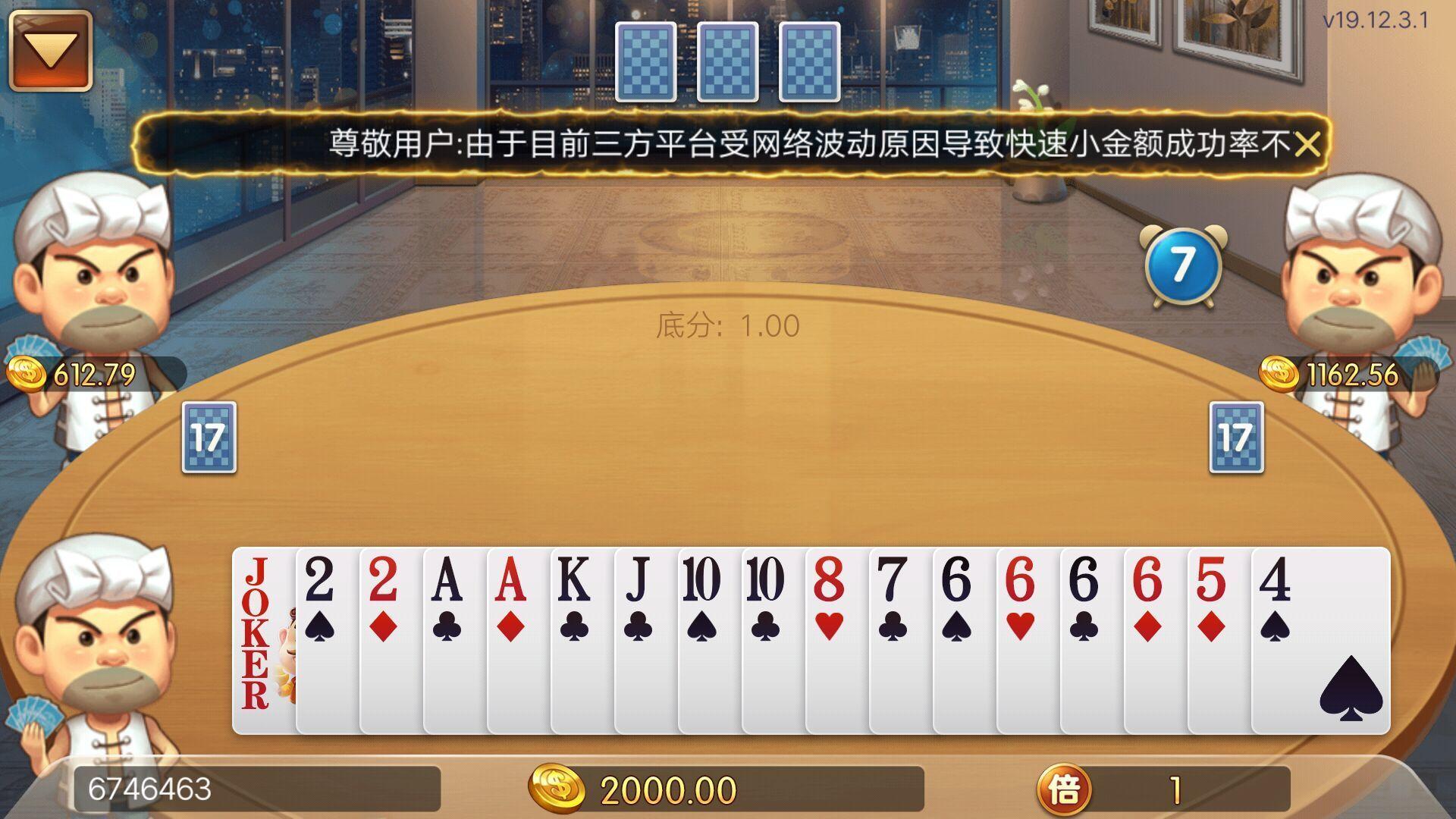1456x819 pixels.
Task: Dismiss the network notice banner with the X
Action: 1308,146
